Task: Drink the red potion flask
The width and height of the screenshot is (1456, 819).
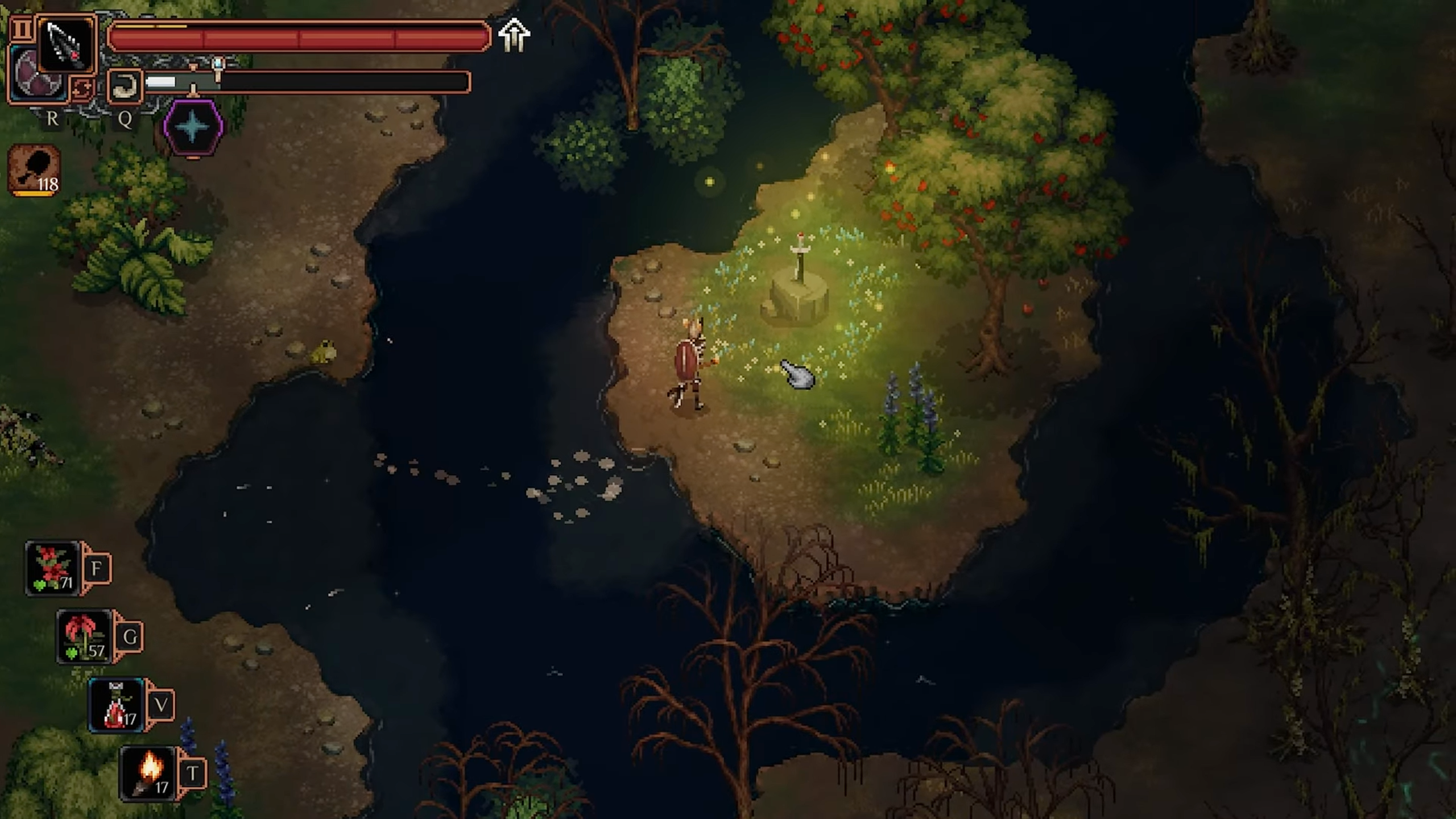Action: point(117,705)
